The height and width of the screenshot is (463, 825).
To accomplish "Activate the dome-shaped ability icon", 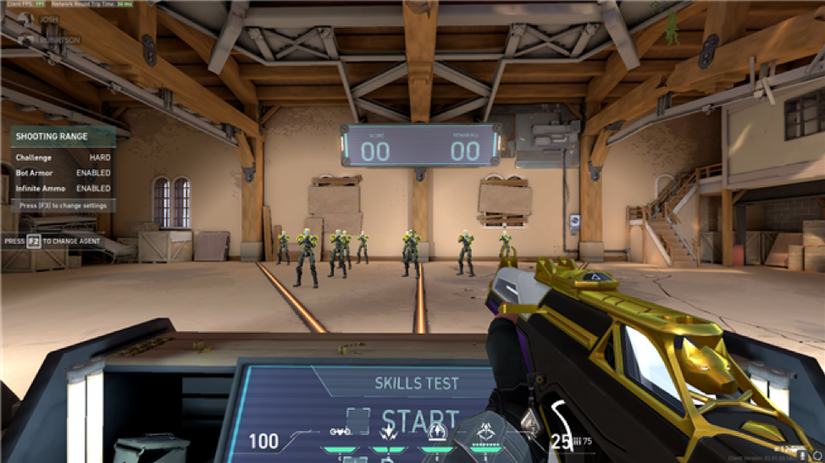I will pos(436,433).
